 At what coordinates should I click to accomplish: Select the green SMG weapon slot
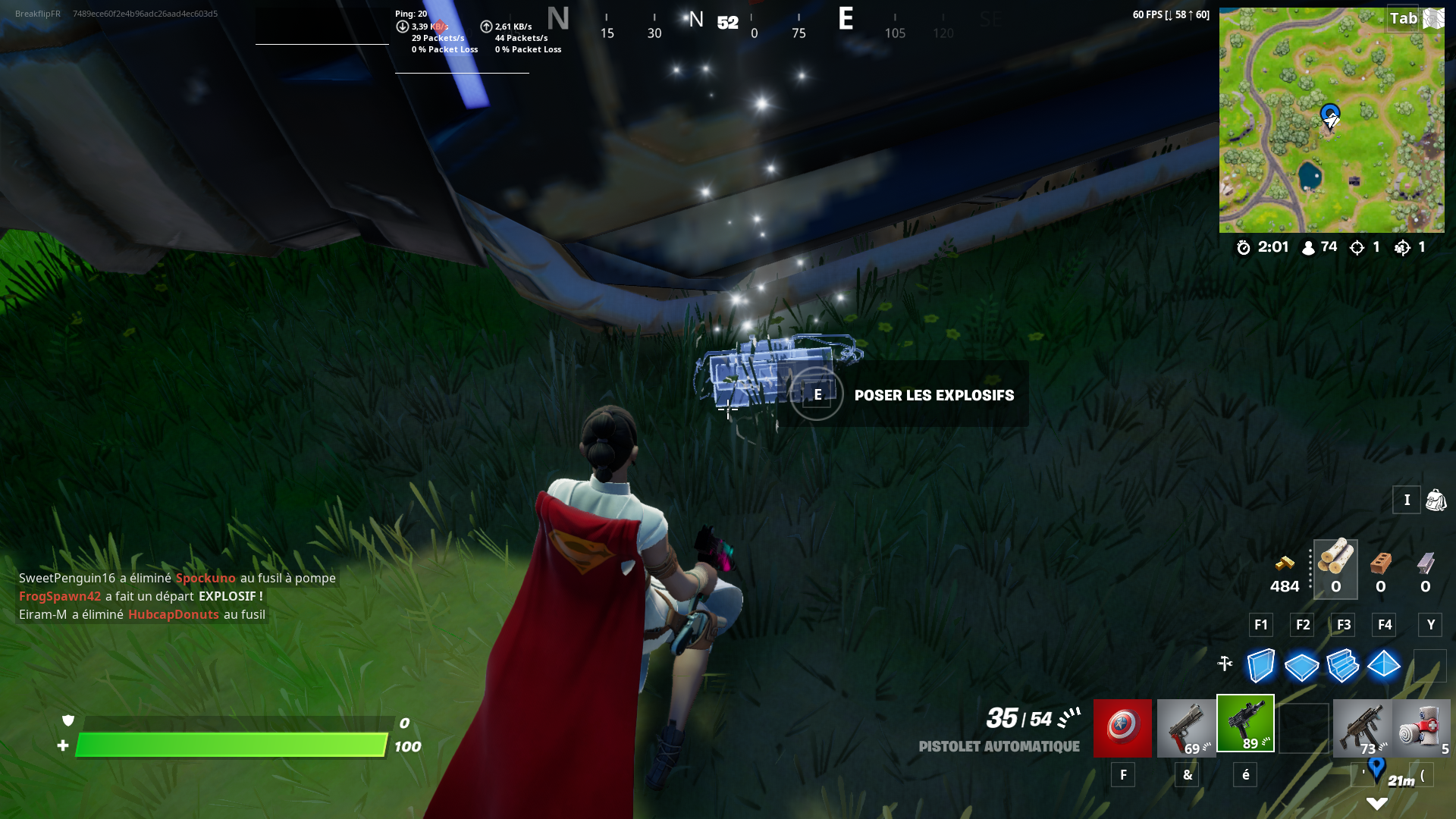pyautogui.click(x=1246, y=724)
